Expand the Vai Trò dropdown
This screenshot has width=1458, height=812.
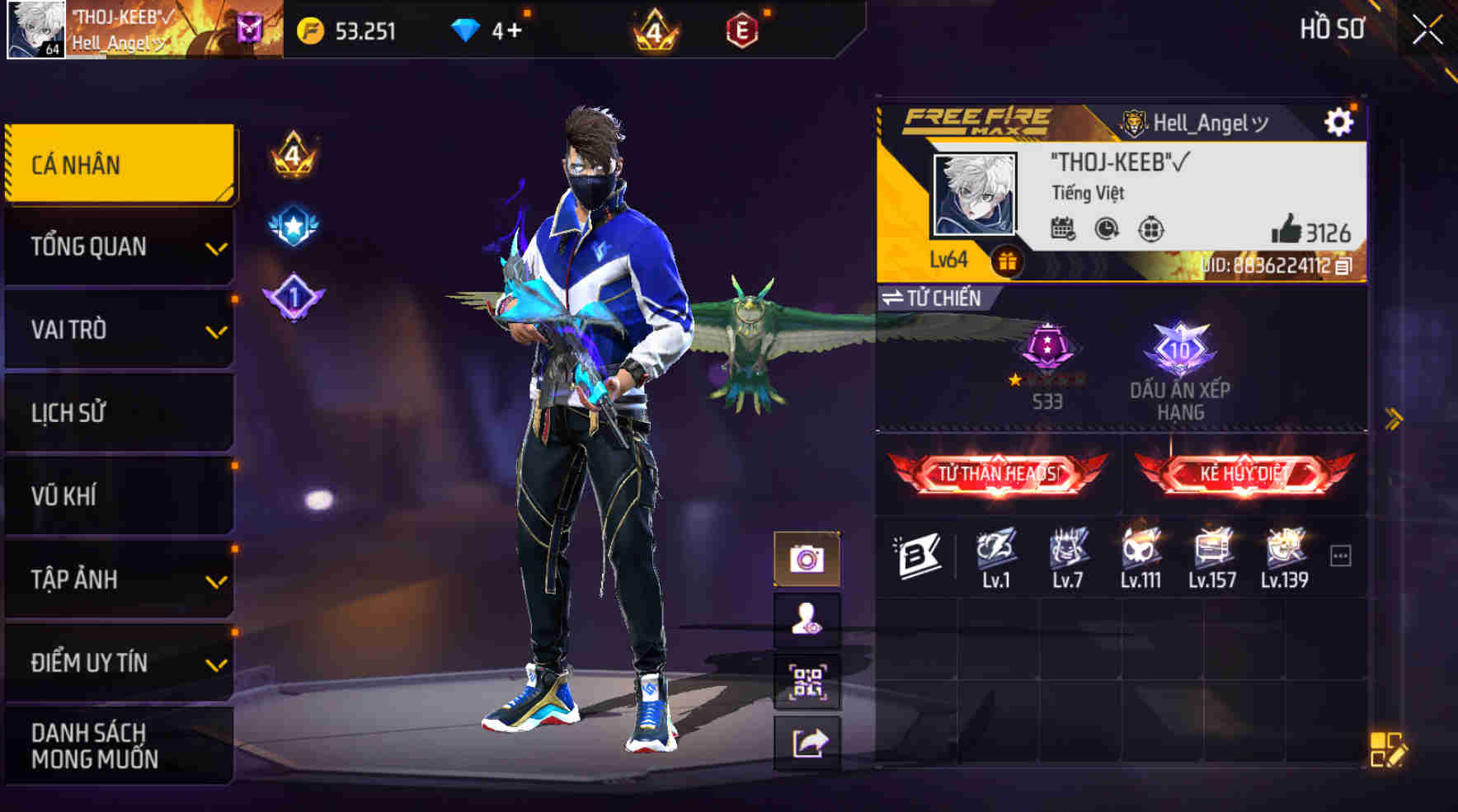tap(120, 330)
